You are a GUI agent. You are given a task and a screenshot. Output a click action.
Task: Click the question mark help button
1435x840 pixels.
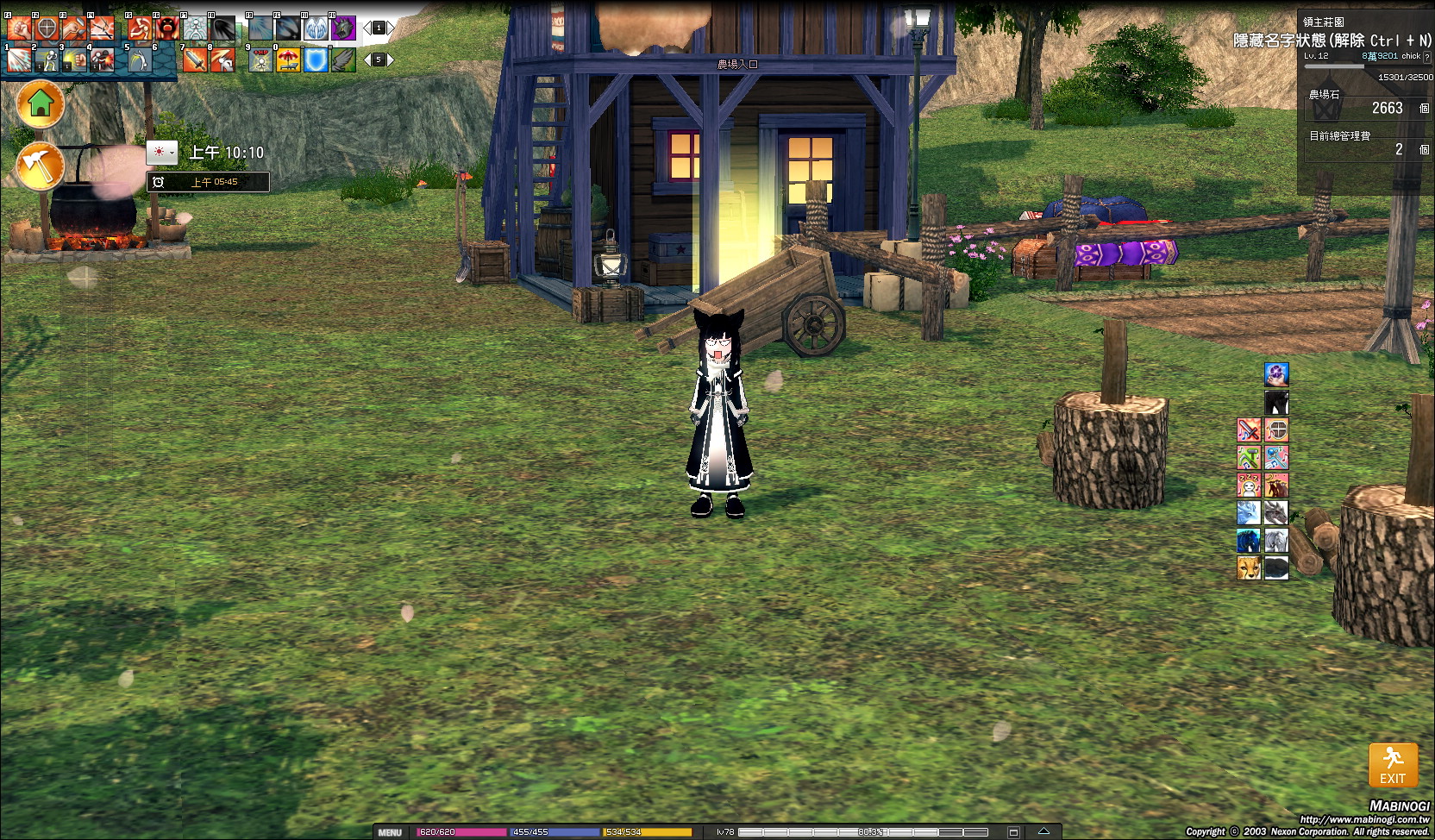click(x=1426, y=57)
